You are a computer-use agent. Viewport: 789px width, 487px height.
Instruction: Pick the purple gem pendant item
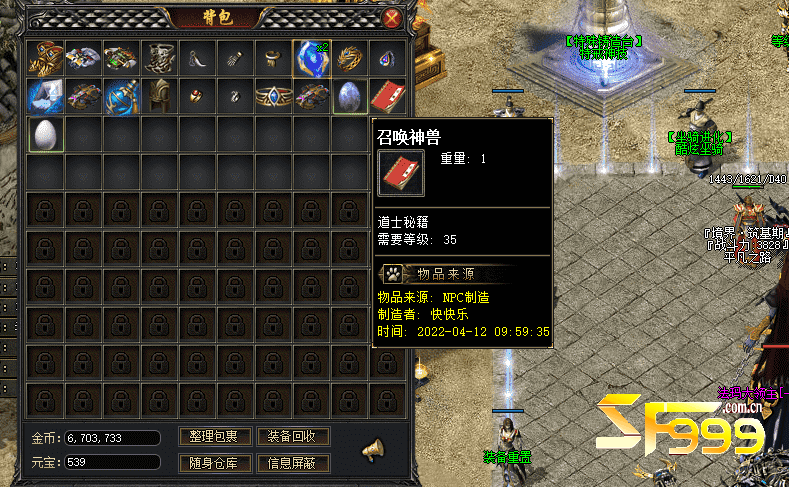[x=388, y=59]
